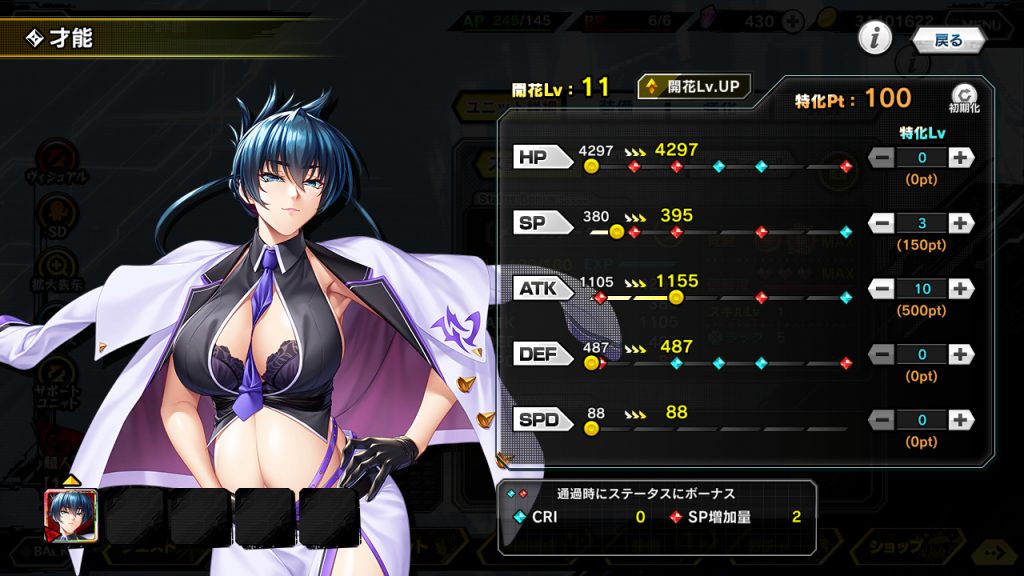The image size is (1024, 576).
Task: Open the info help icon
Action: [x=875, y=39]
